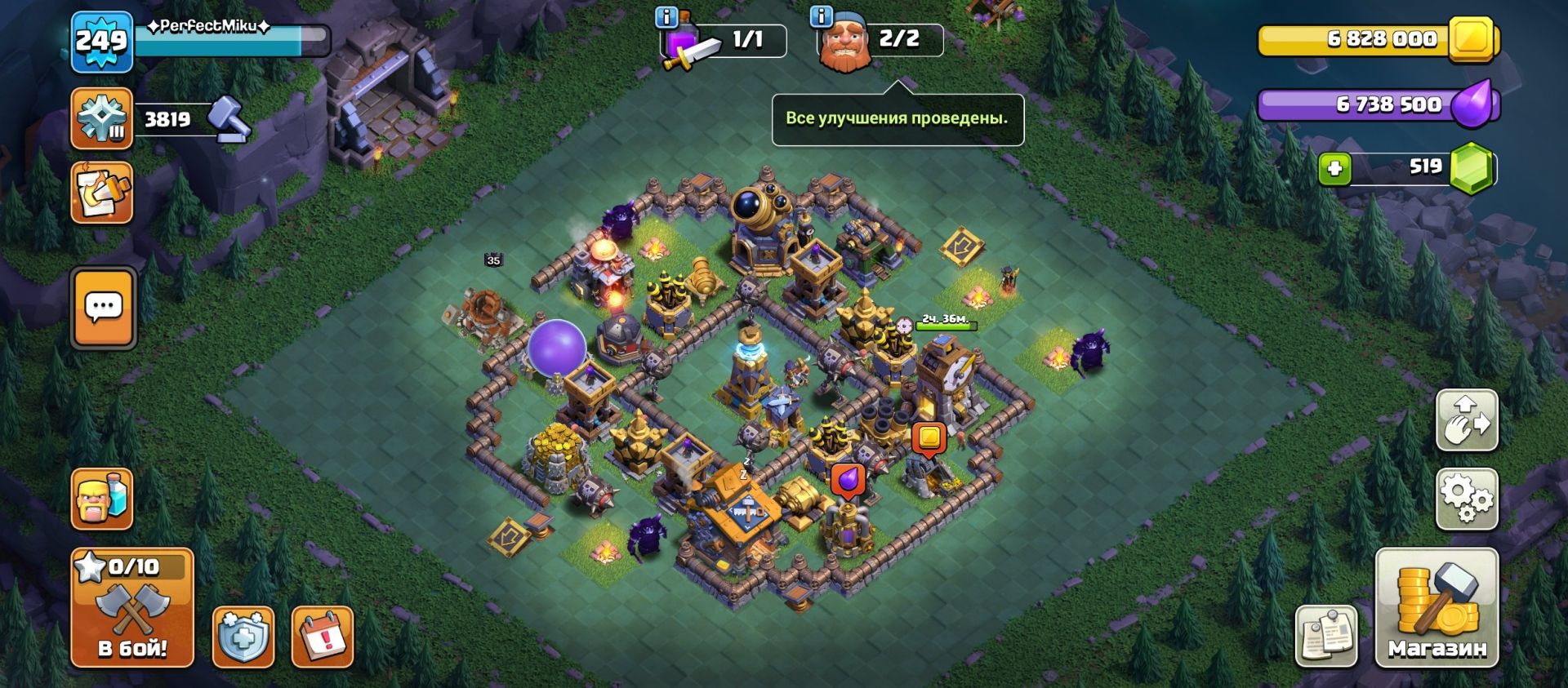The width and height of the screenshot is (1568, 688).
Task: Open the Магазин shop
Action: [x=1437, y=608]
